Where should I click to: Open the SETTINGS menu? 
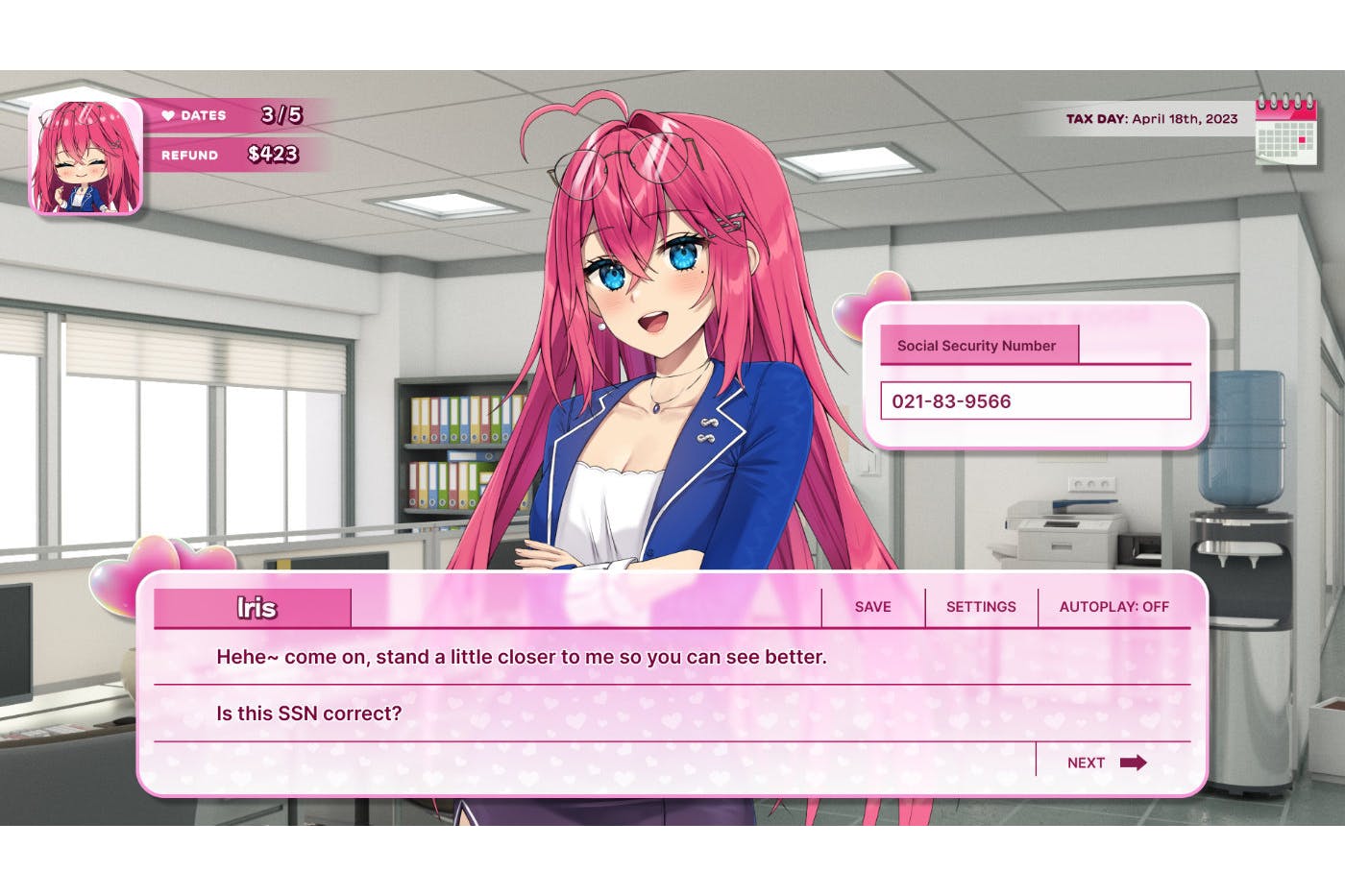pyautogui.click(x=981, y=607)
